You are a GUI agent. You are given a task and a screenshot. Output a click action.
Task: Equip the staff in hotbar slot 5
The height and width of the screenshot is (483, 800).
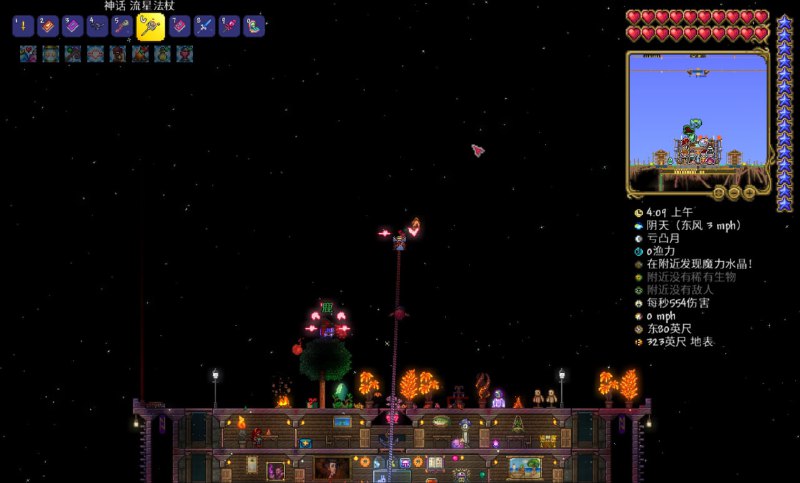tap(122, 26)
